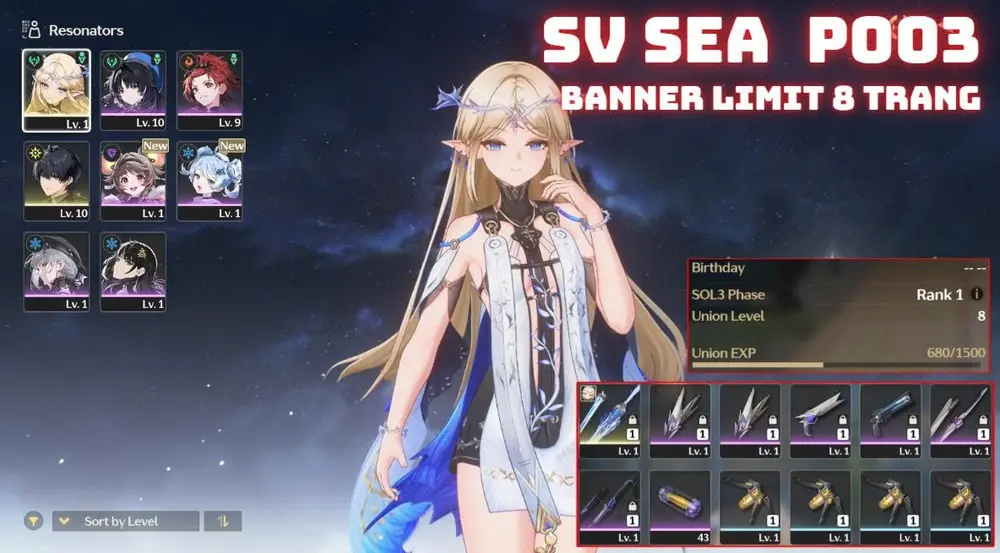The width and height of the screenshot is (1000, 553).
Task: Pick the dark-haired resonator with gold hairpin
Action: 133,270
